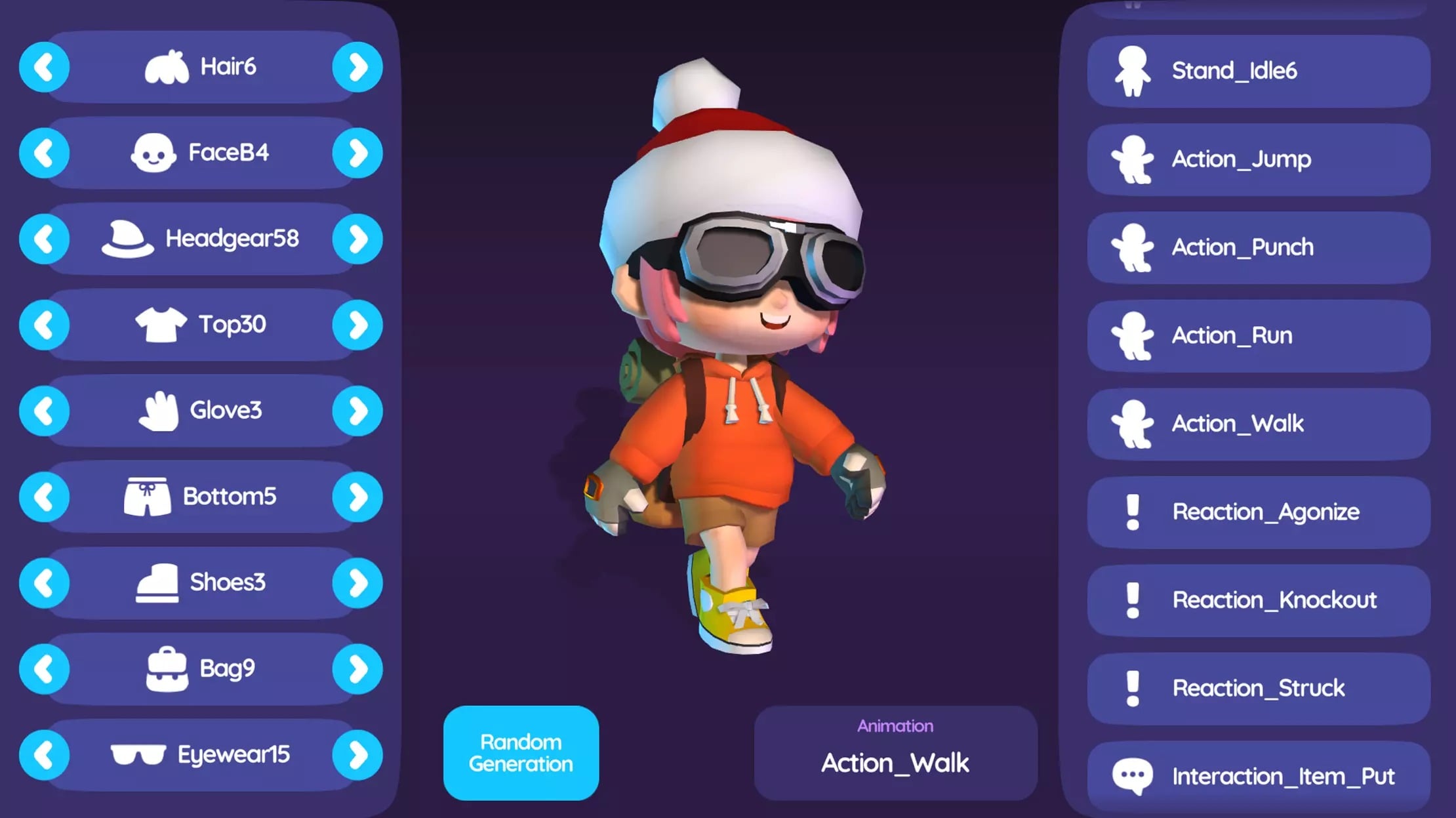This screenshot has width=1456, height=818.
Task: Click the right arrow beside Eyewear15
Action: click(357, 754)
